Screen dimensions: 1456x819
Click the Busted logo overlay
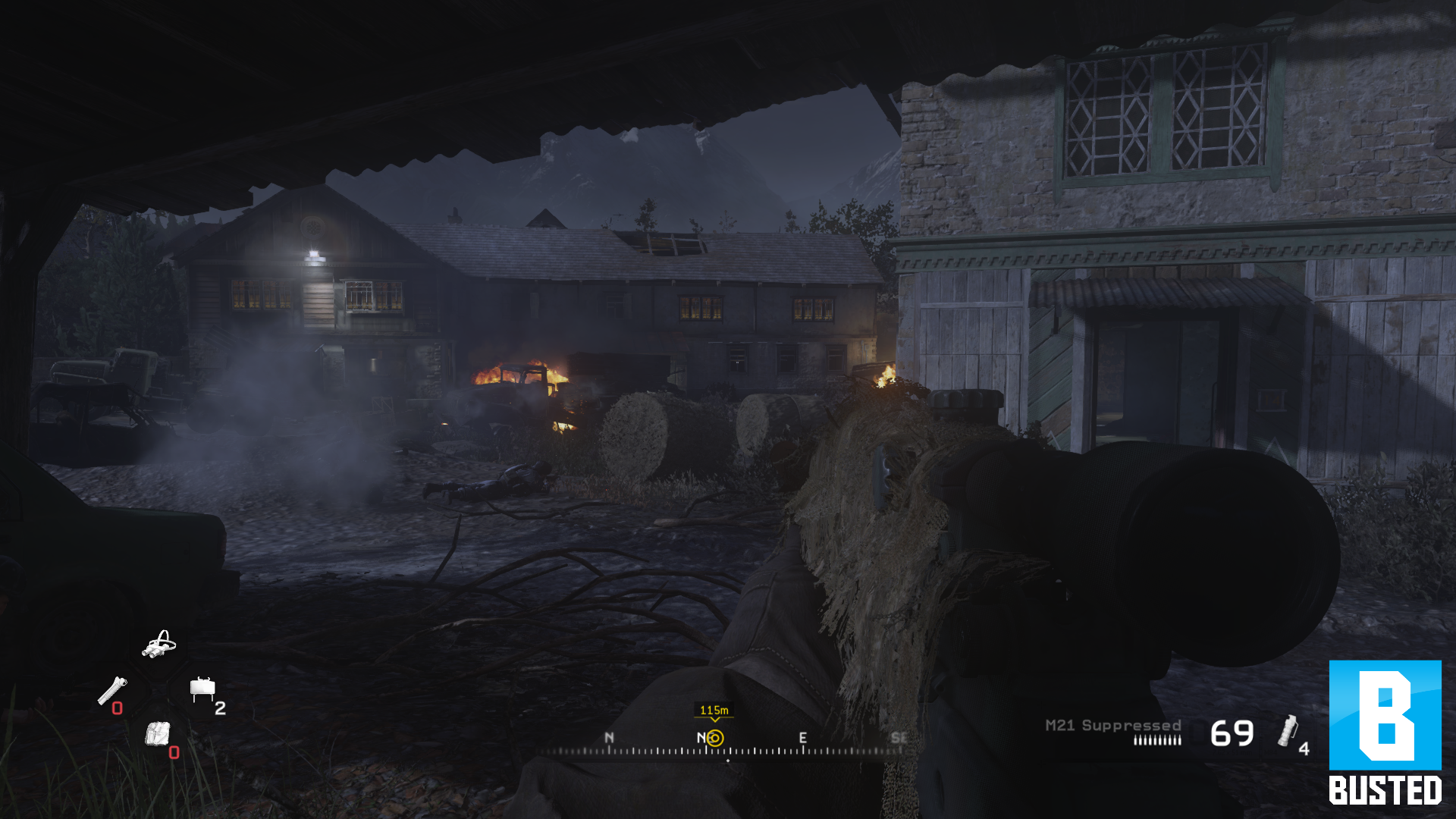(1385, 733)
